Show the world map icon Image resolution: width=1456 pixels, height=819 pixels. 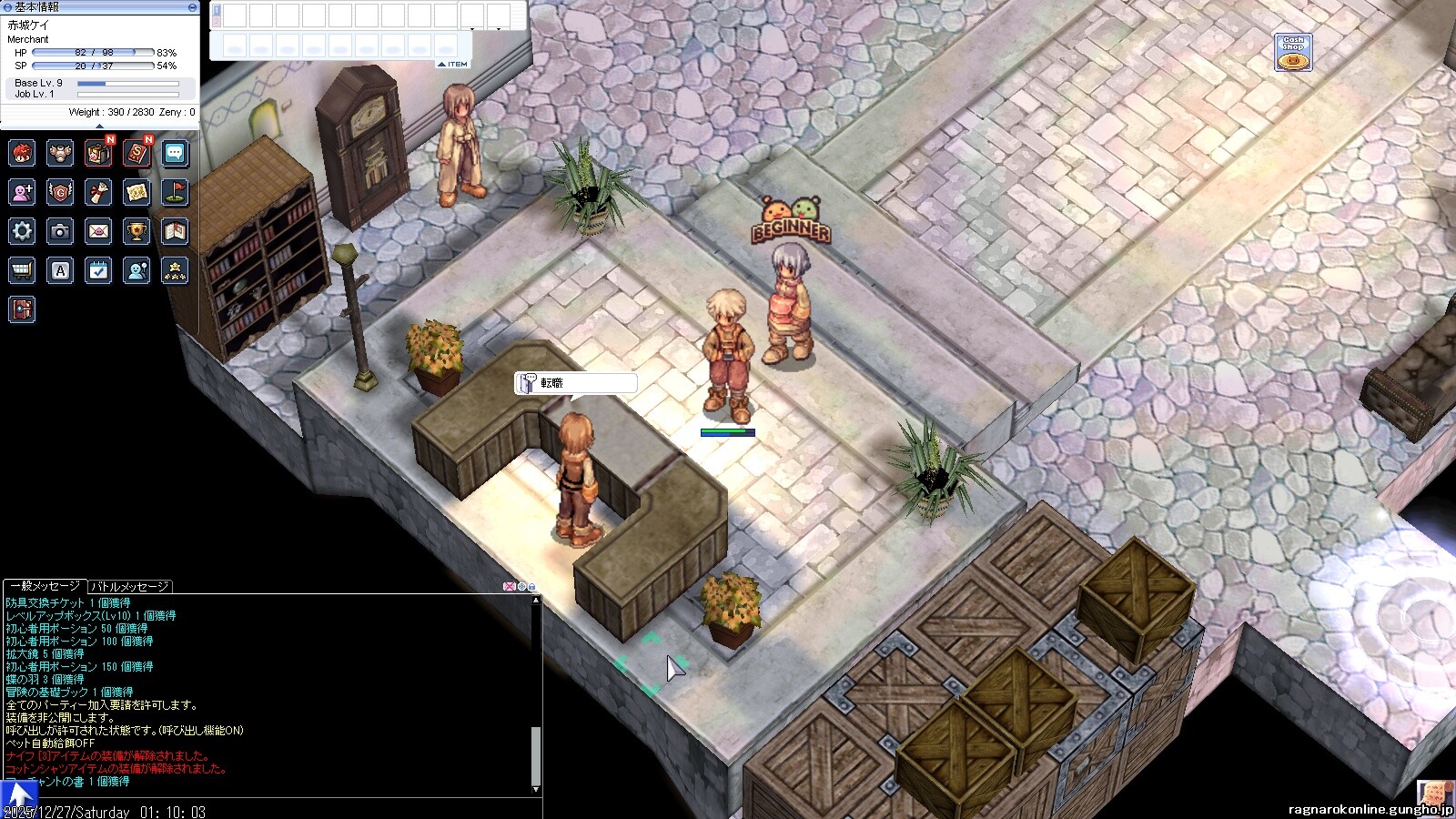point(136,192)
